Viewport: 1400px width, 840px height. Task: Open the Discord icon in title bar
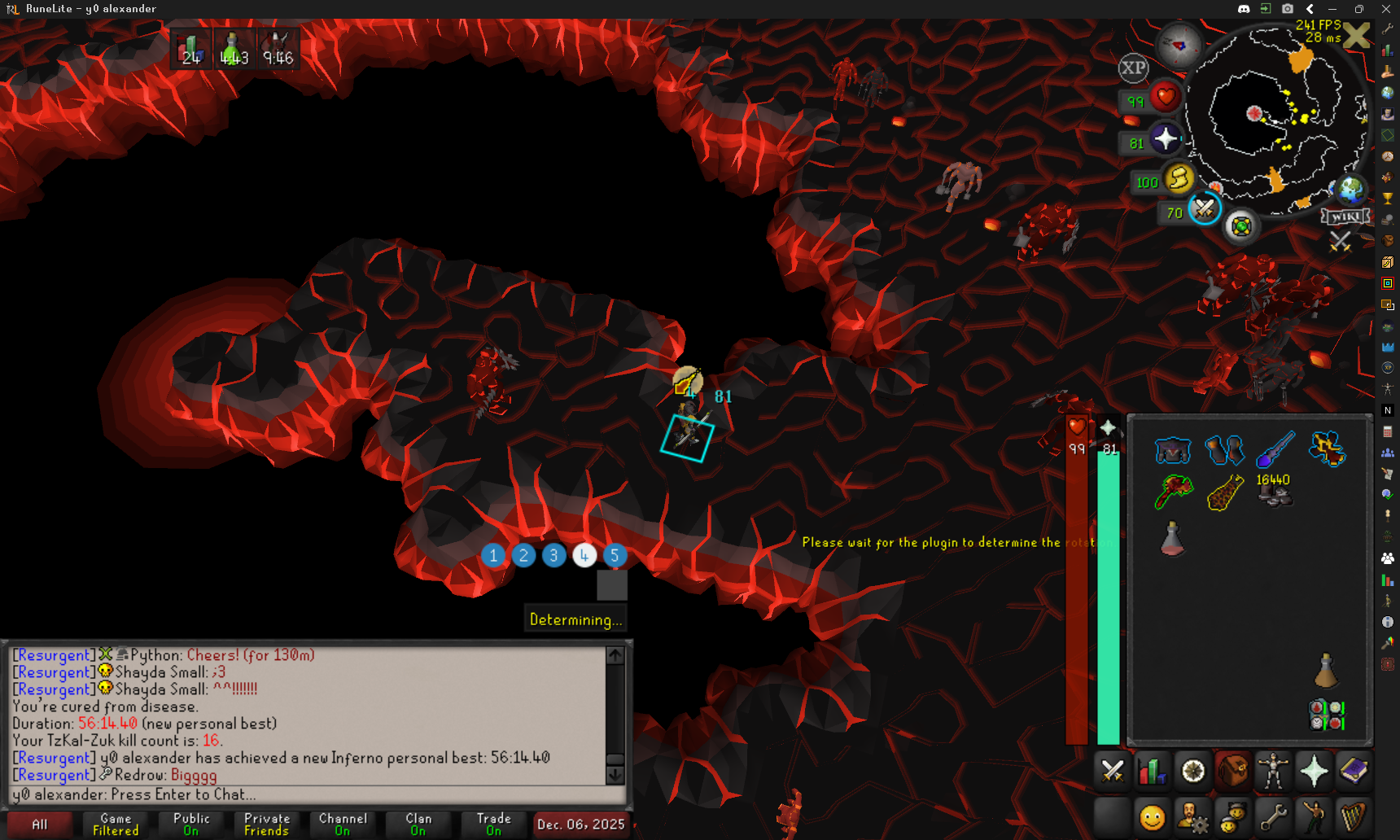tap(1244, 9)
